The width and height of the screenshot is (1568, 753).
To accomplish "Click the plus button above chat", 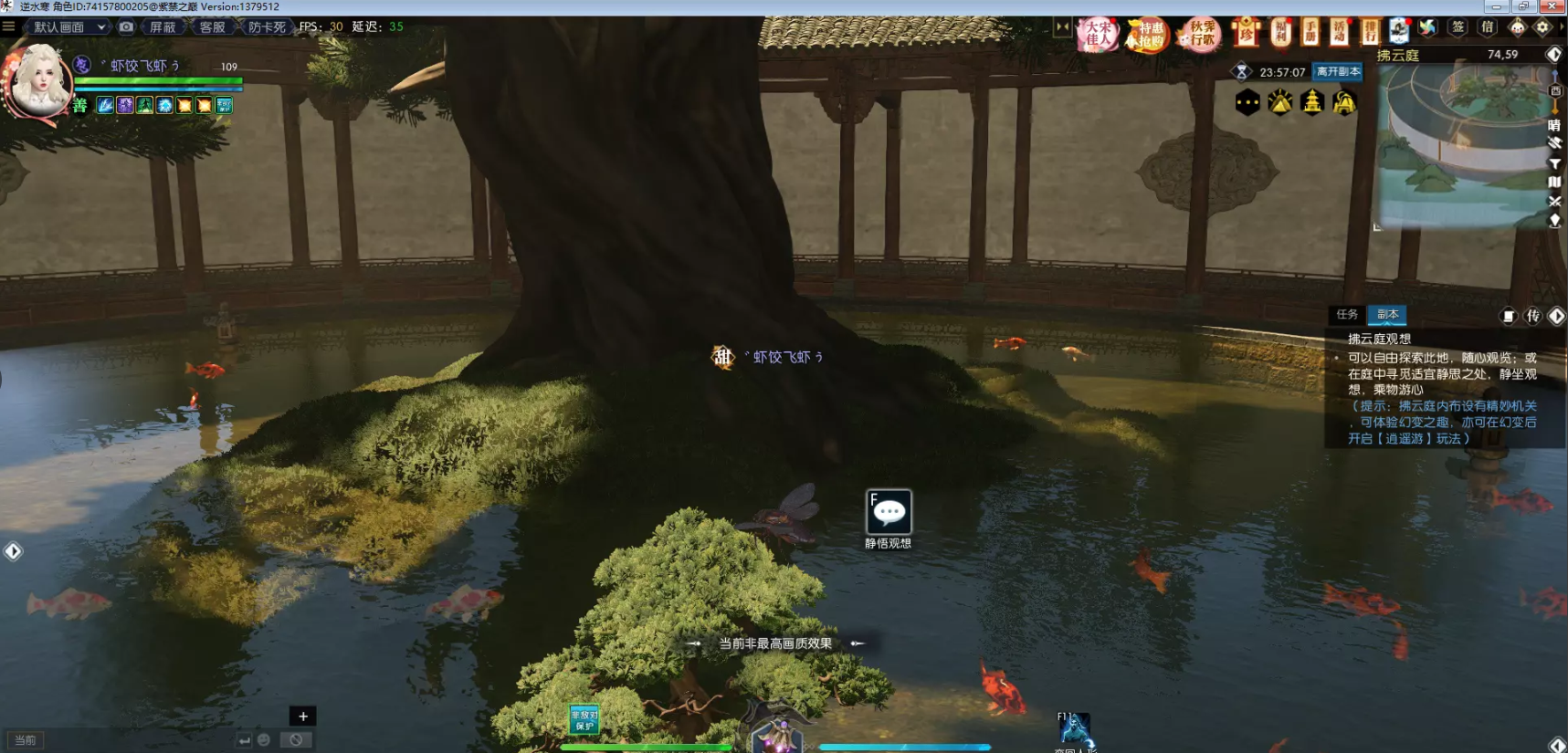I will click(x=303, y=716).
